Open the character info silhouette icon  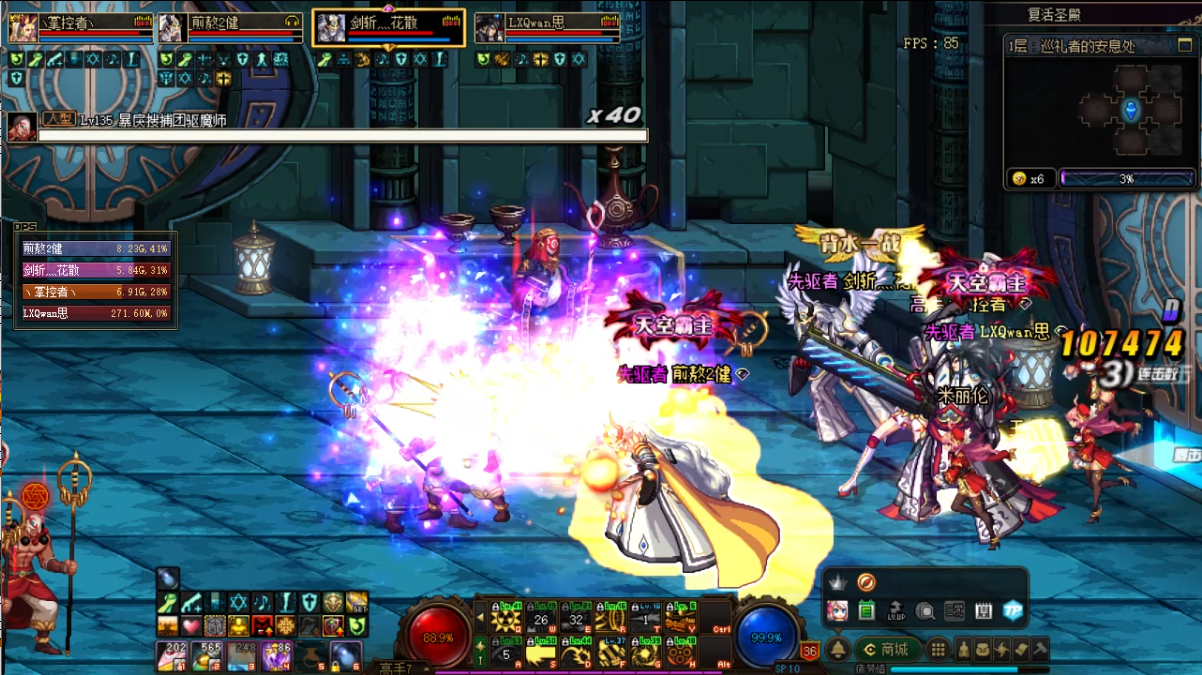pyautogui.click(x=964, y=649)
